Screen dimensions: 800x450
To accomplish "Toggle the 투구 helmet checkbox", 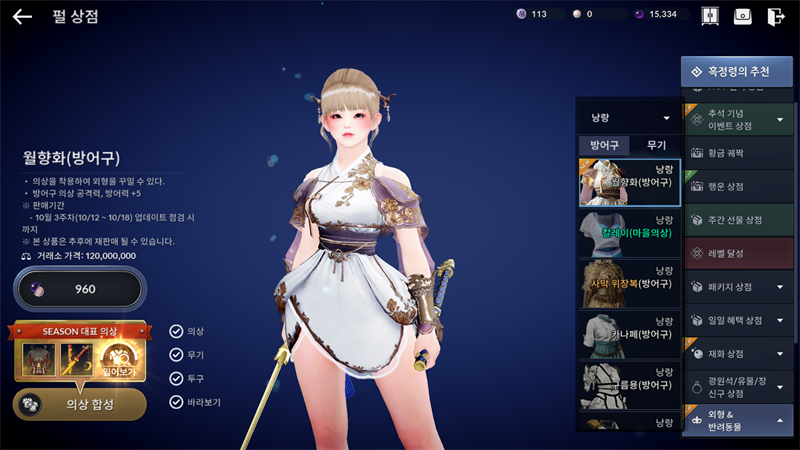I will click(x=177, y=379).
